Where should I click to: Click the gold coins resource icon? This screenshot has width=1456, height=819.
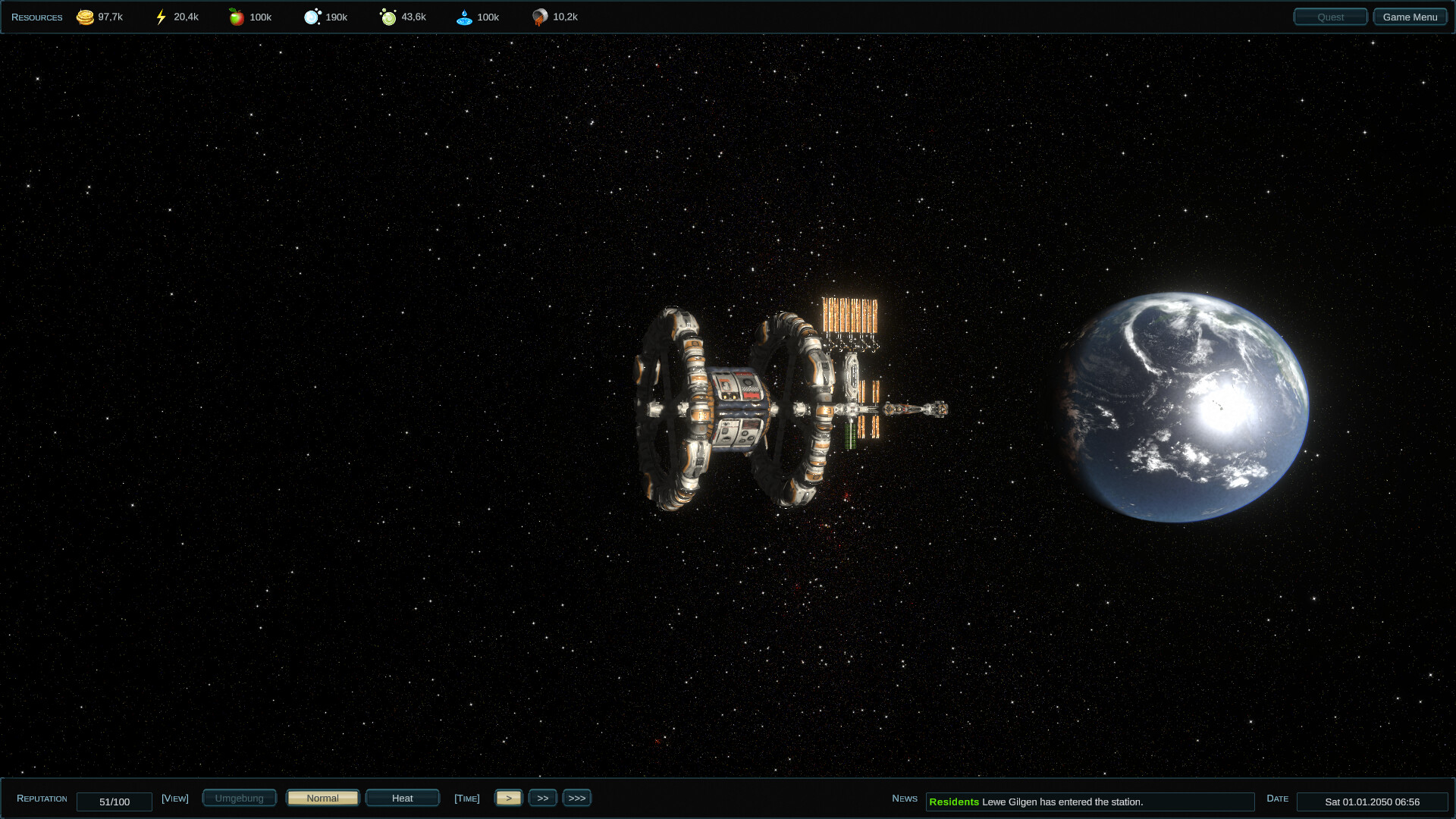[85, 17]
